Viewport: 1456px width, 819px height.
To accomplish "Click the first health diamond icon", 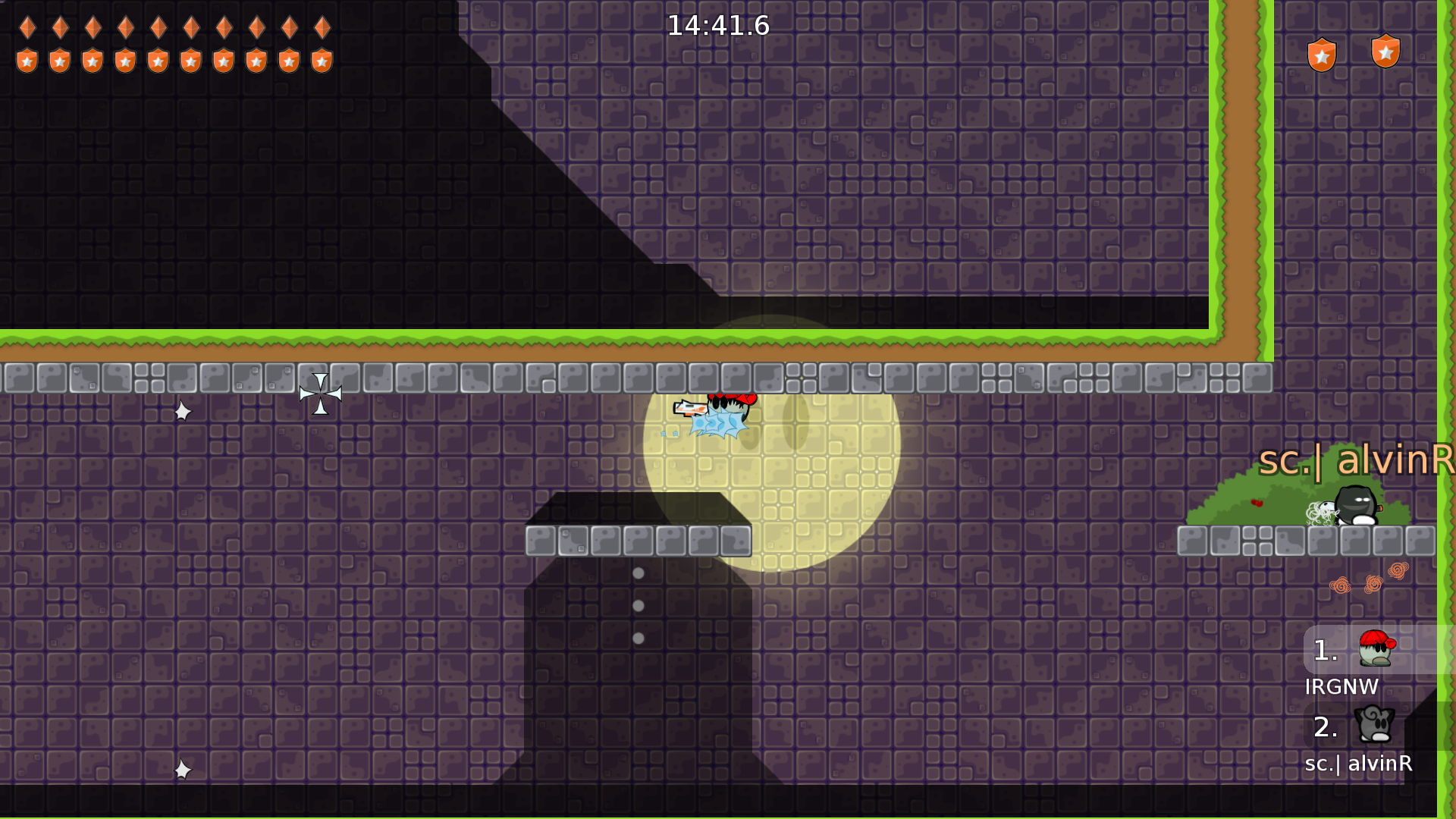I will 27,27.
